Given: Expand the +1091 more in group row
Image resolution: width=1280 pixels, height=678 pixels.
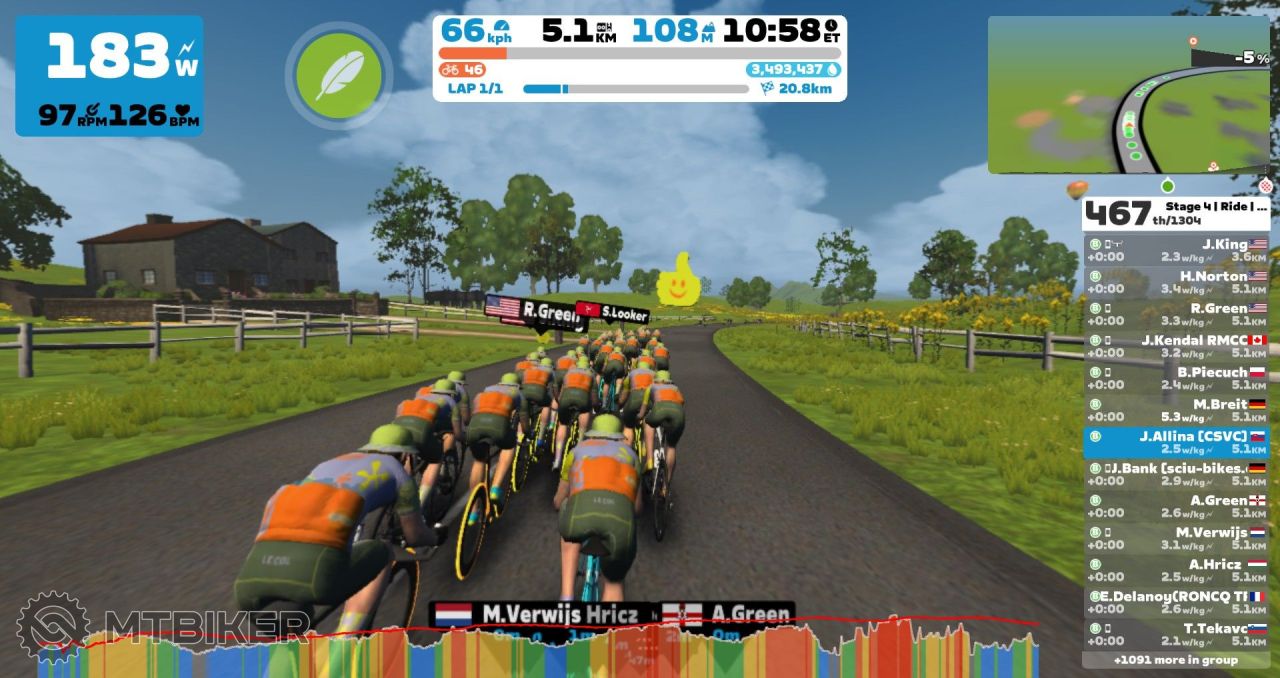Looking at the screenshot, I should point(1175,660).
